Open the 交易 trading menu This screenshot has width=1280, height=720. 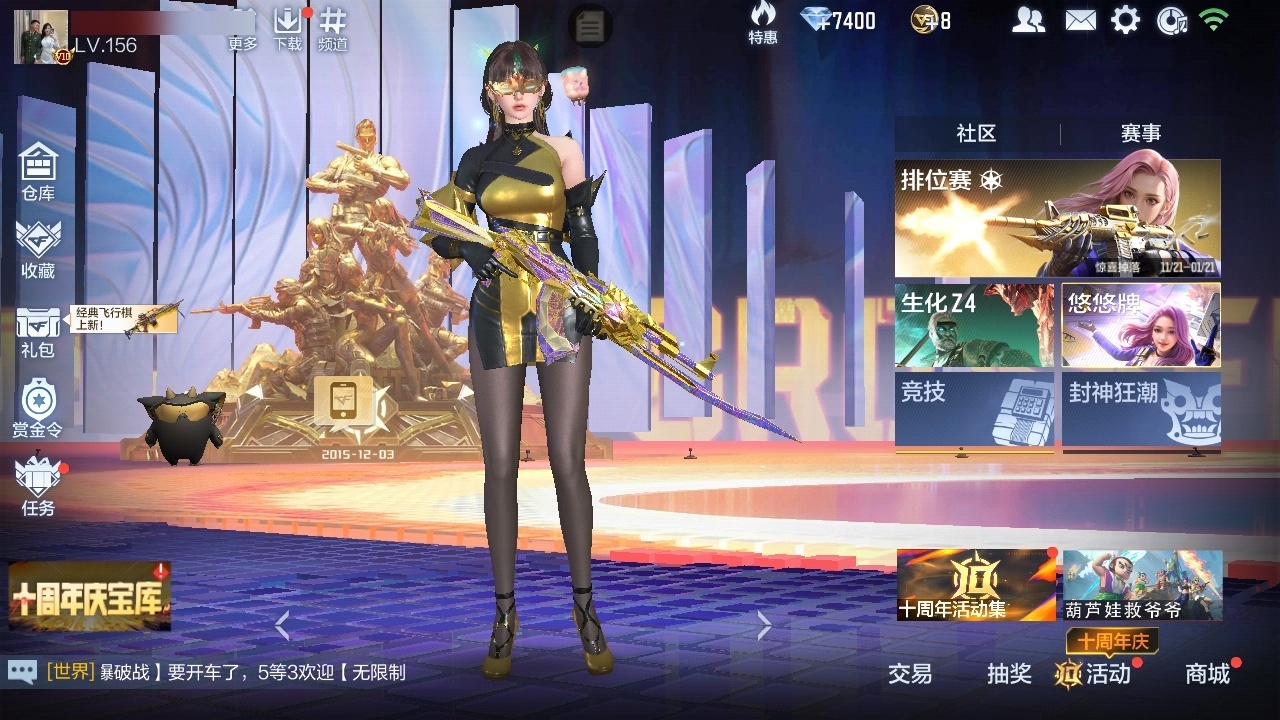coord(910,674)
